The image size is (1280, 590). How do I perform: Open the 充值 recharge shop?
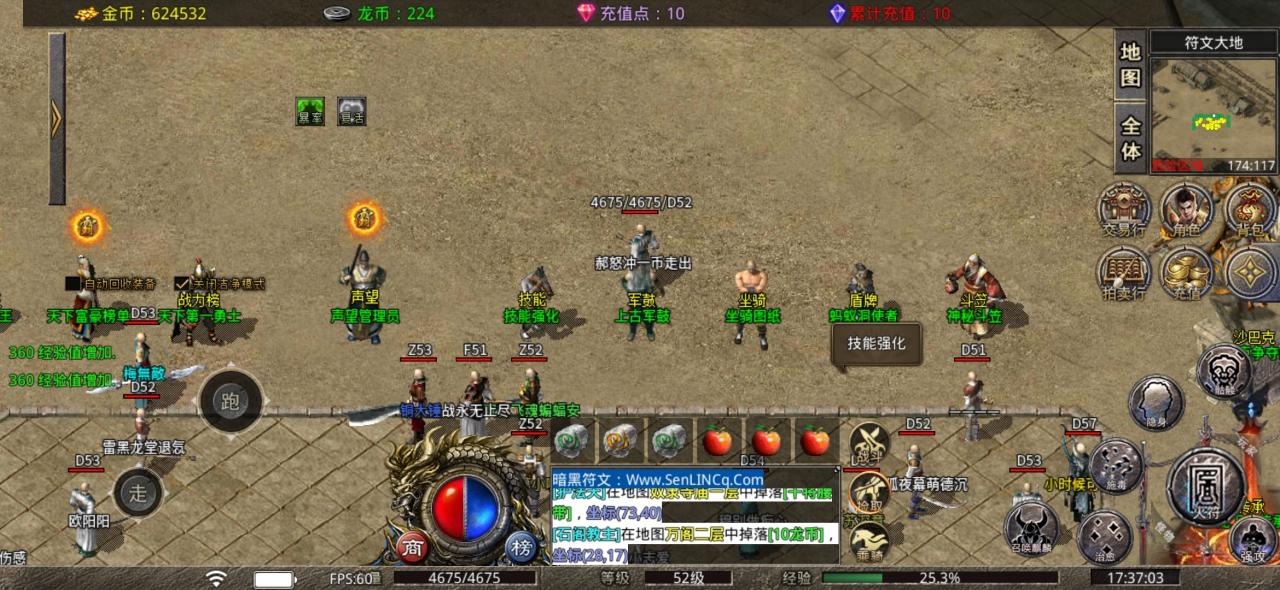click(1186, 272)
